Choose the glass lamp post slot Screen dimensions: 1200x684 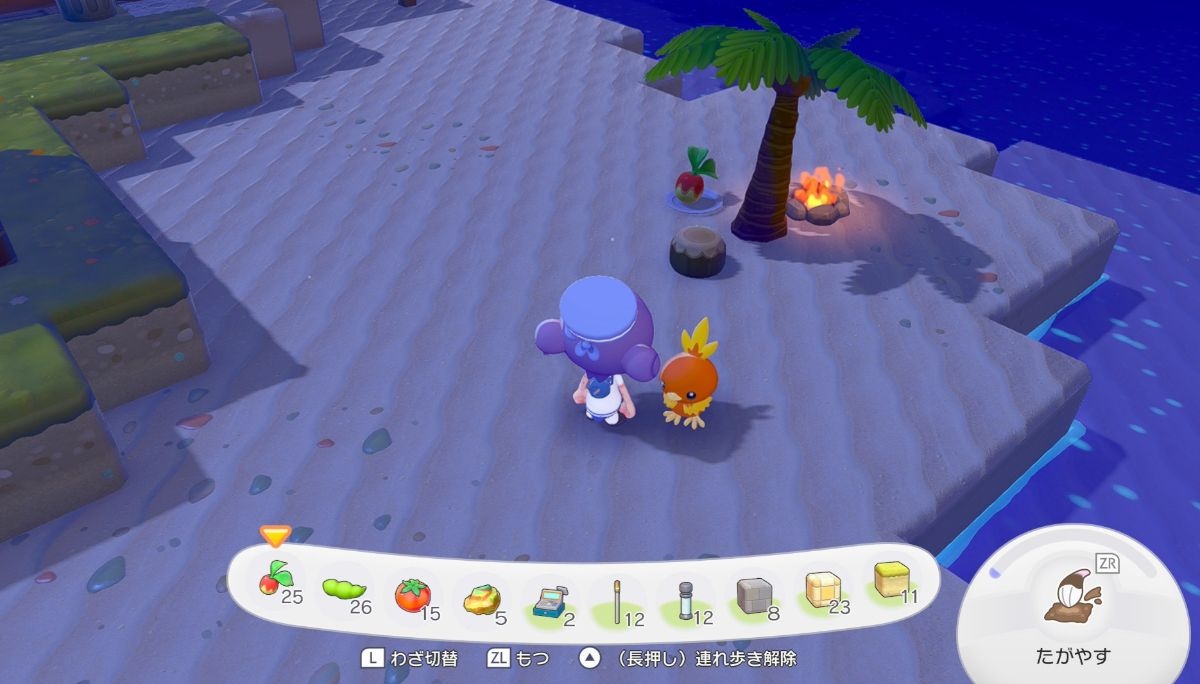pos(687,602)
